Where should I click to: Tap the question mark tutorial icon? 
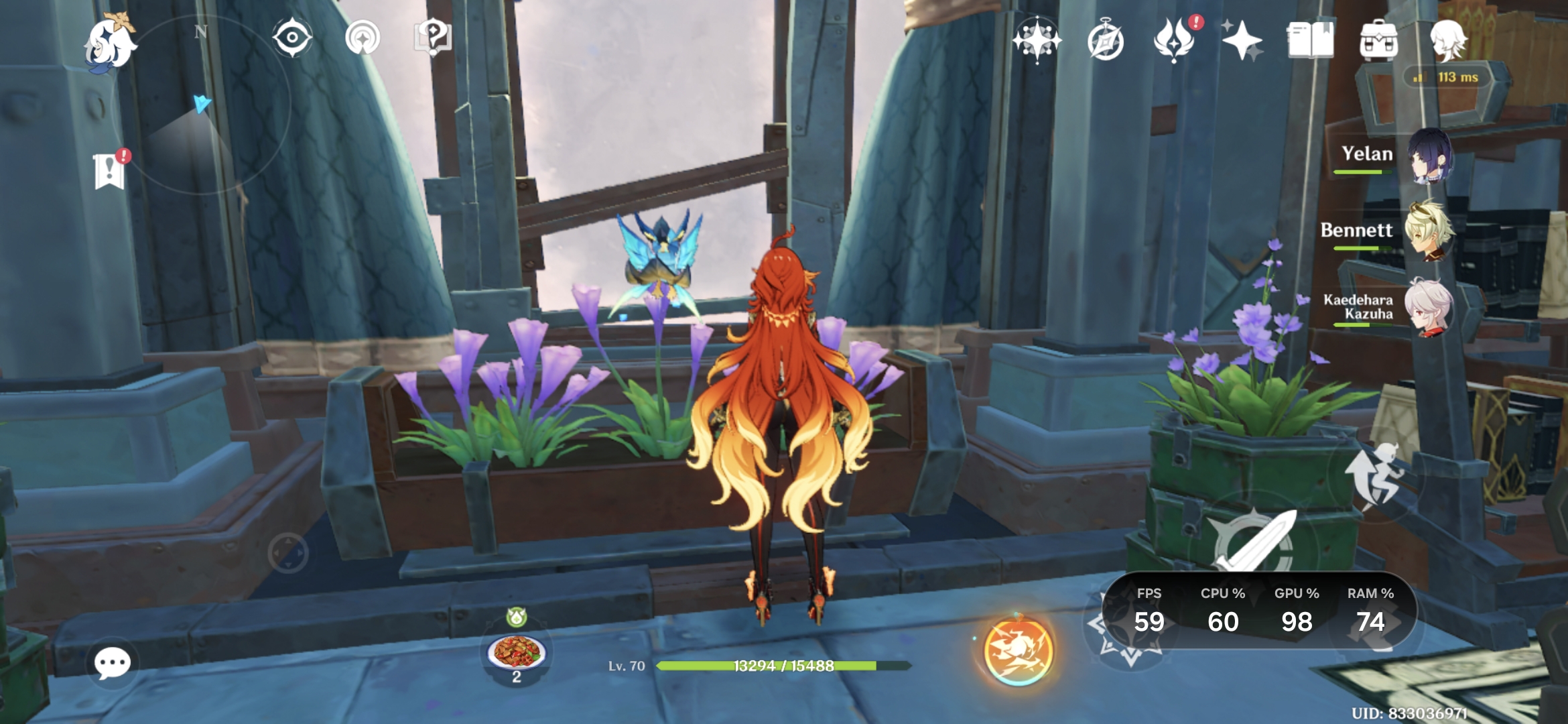coord(432,38)
